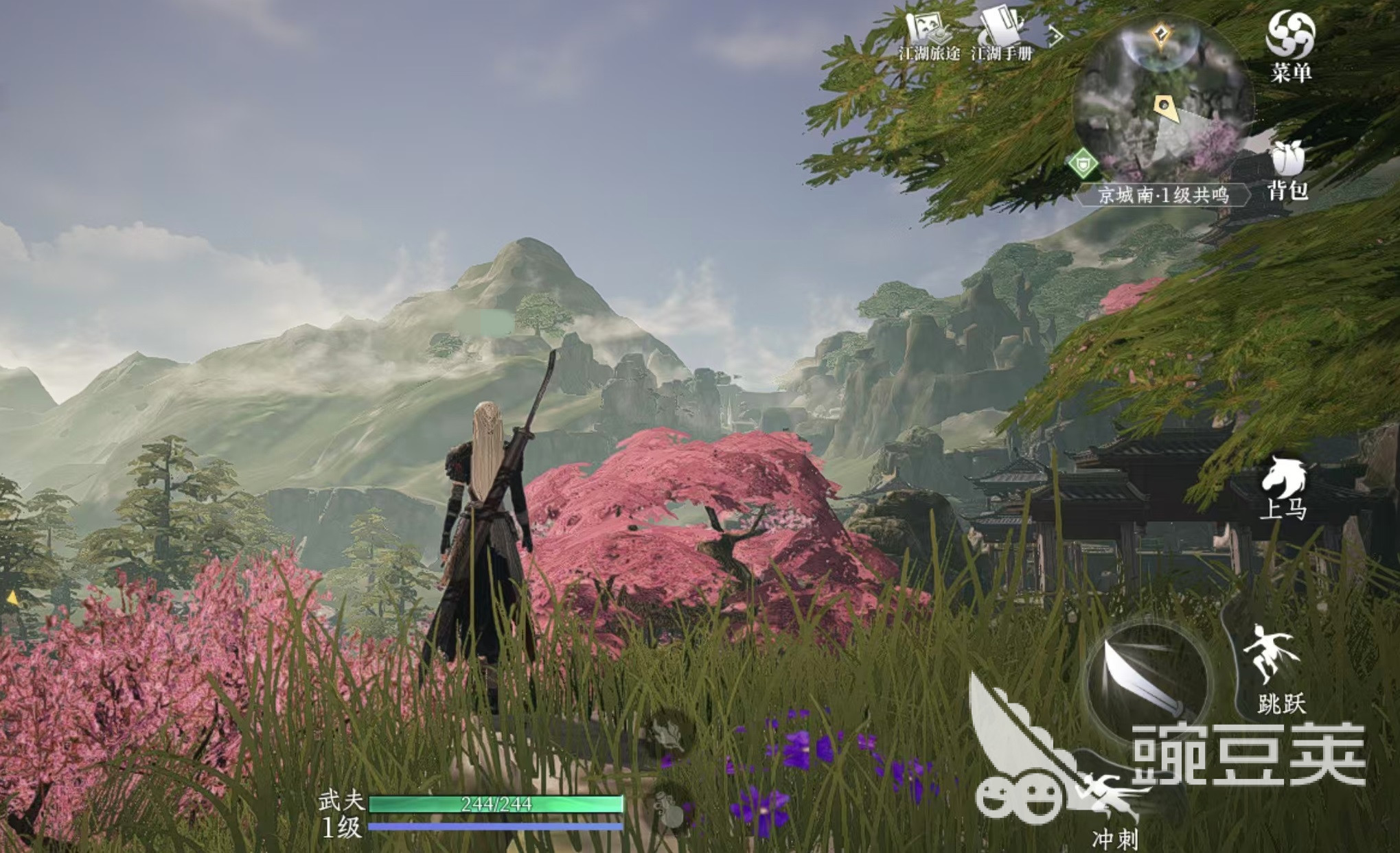Jump using the 跳跃 button
The width and height of the screenshot is (1400, 853).
point(1278,669)
